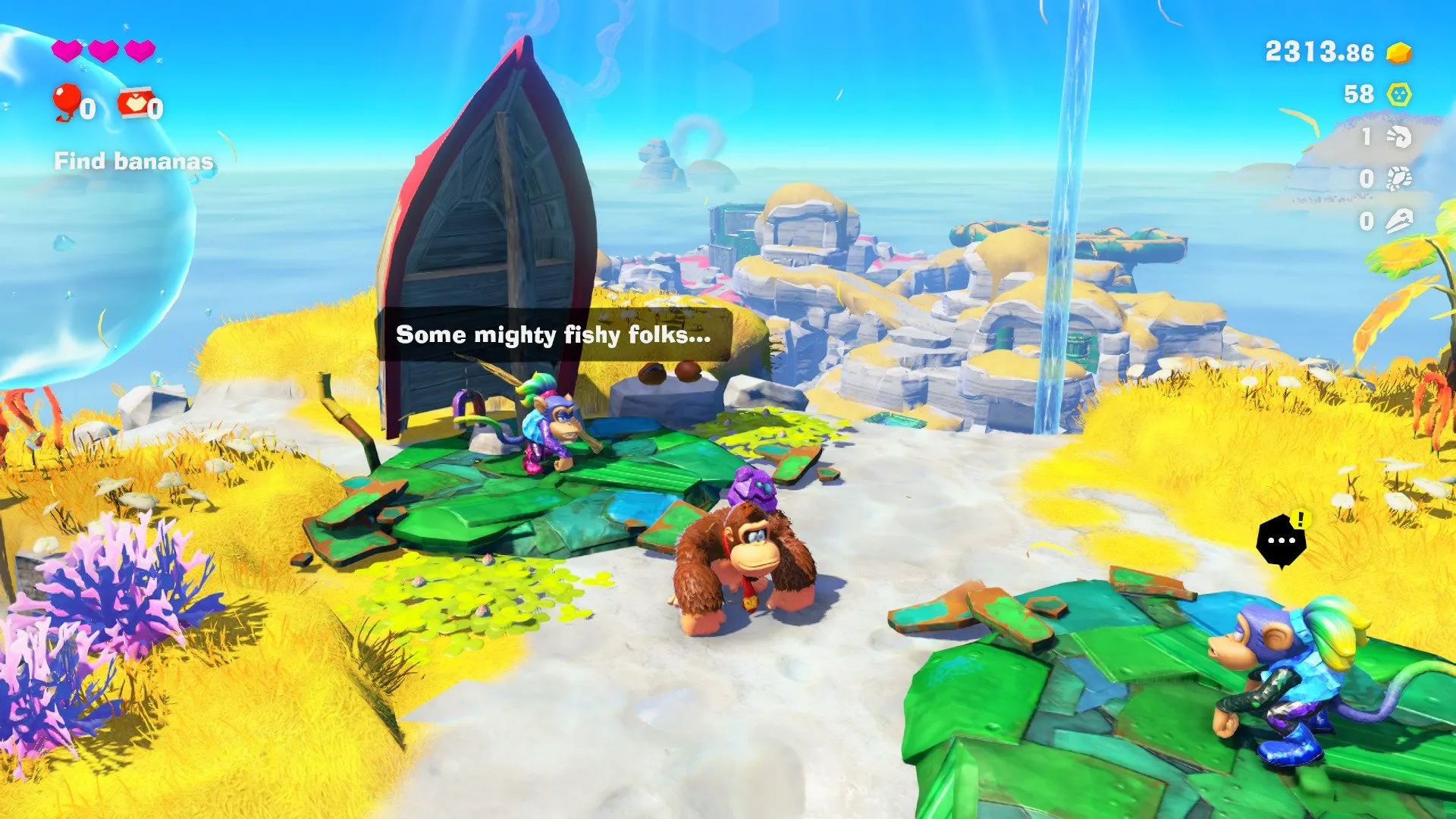Select the rightmost heart in the HUD
Image resolution: width=1456 pixels, height=819 pixels.
click(x=140, y=51)
